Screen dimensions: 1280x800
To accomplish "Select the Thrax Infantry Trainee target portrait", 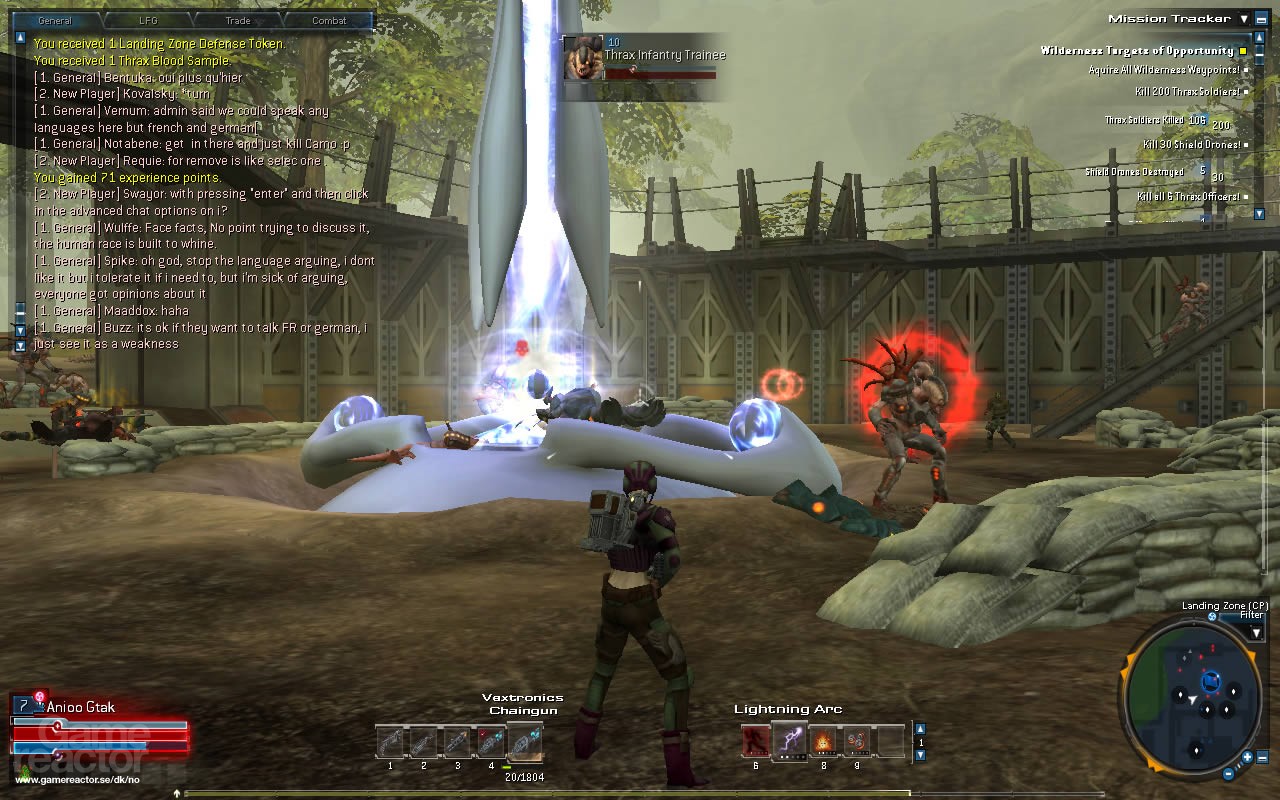I will (x=582, y=58).
